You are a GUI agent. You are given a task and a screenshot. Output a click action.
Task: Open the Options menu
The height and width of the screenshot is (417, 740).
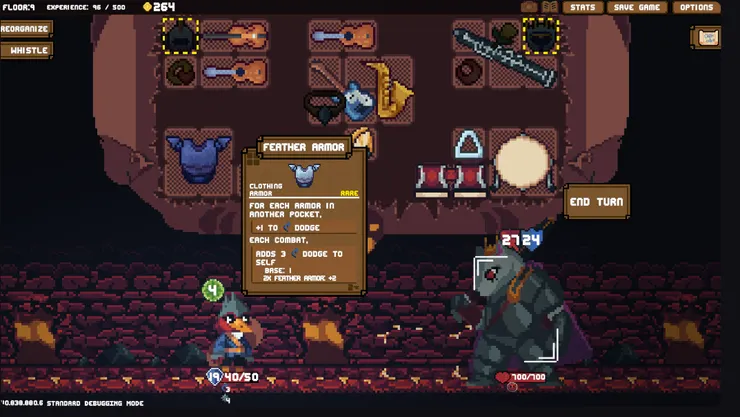[x=696, y=7]
